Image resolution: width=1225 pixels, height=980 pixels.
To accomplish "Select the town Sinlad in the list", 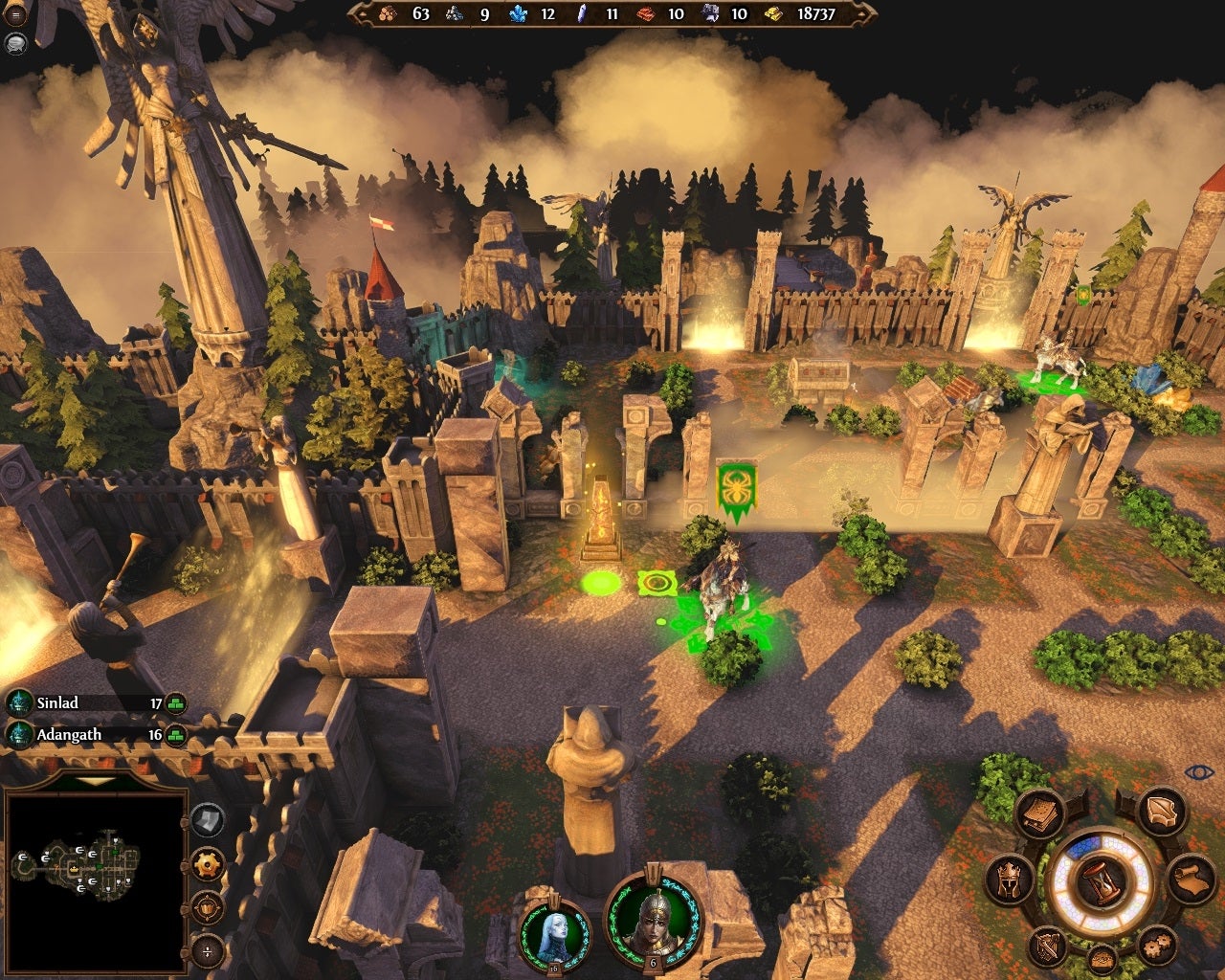I will 57,703.
